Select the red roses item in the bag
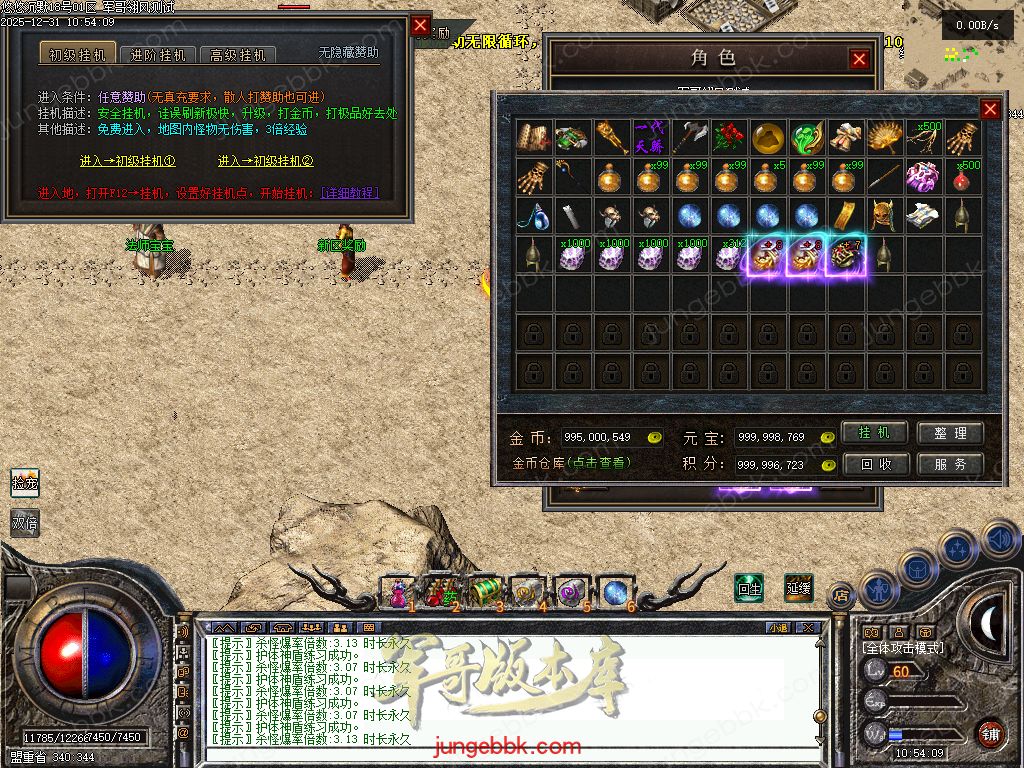This screenshot has width=1024, height=768. coord(729,137)
